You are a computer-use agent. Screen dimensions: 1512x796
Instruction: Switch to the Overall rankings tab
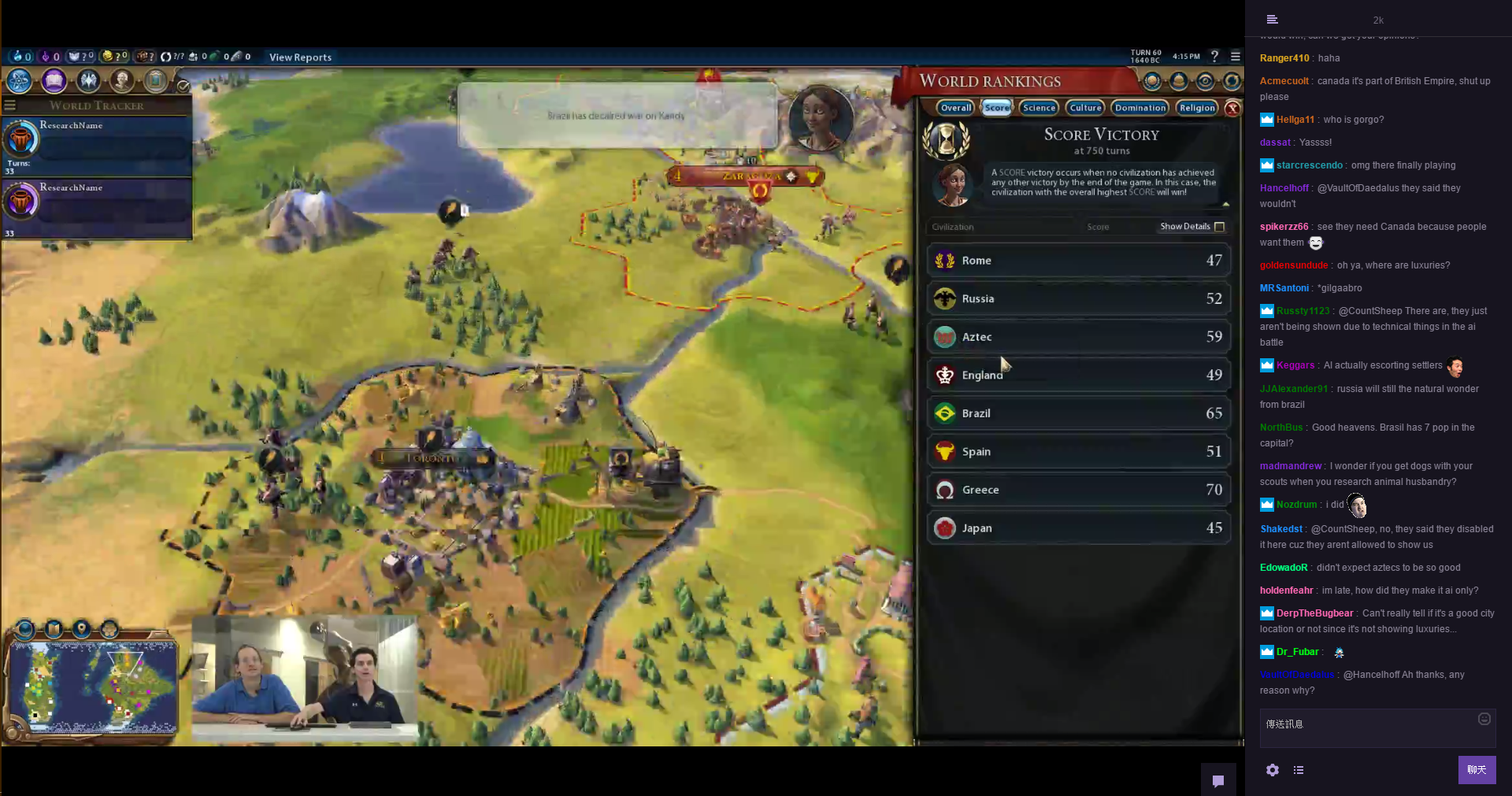956,108
